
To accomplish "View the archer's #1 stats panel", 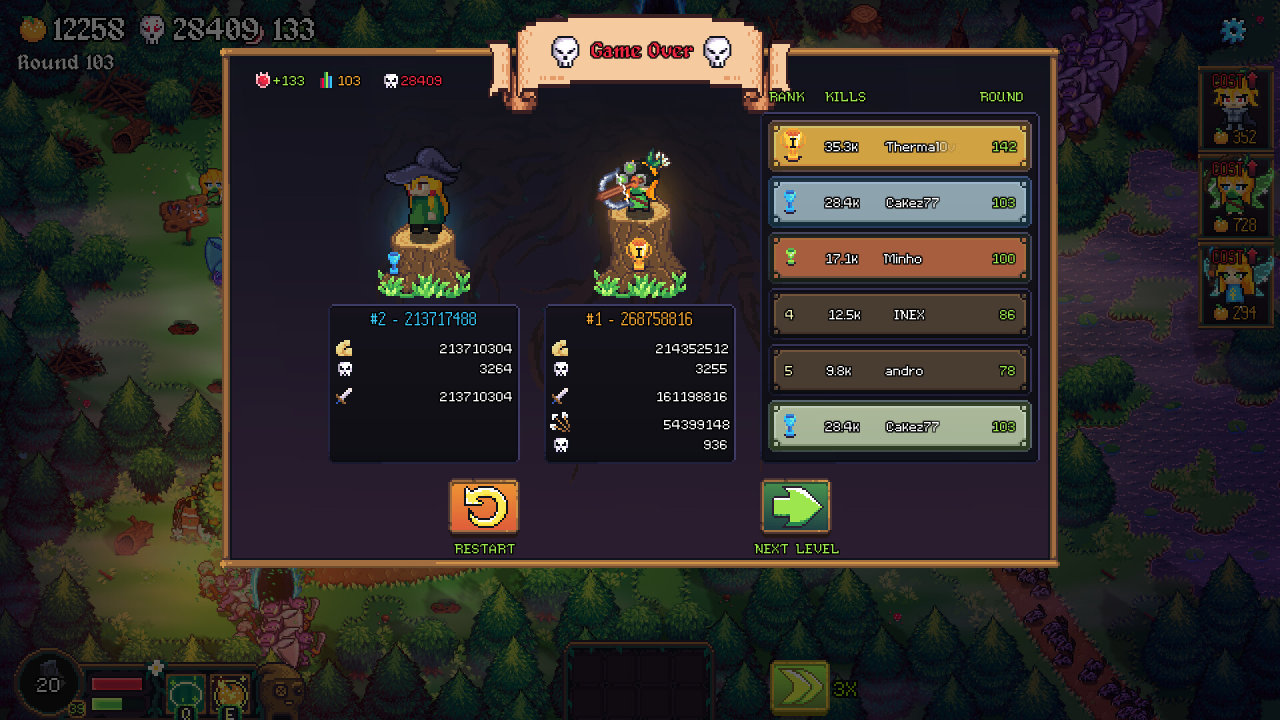I will (640, 383).
